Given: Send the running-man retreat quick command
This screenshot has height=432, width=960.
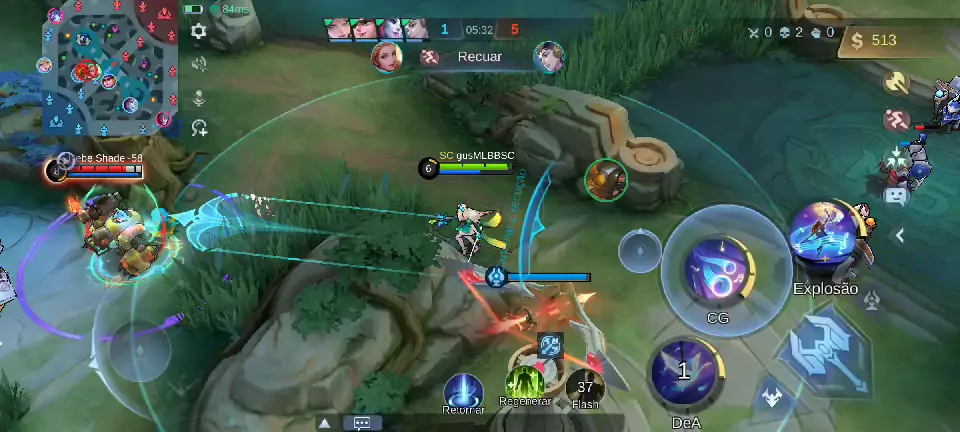Looking at the screenshot, I should pyautogui.click(x=896, y=120).
